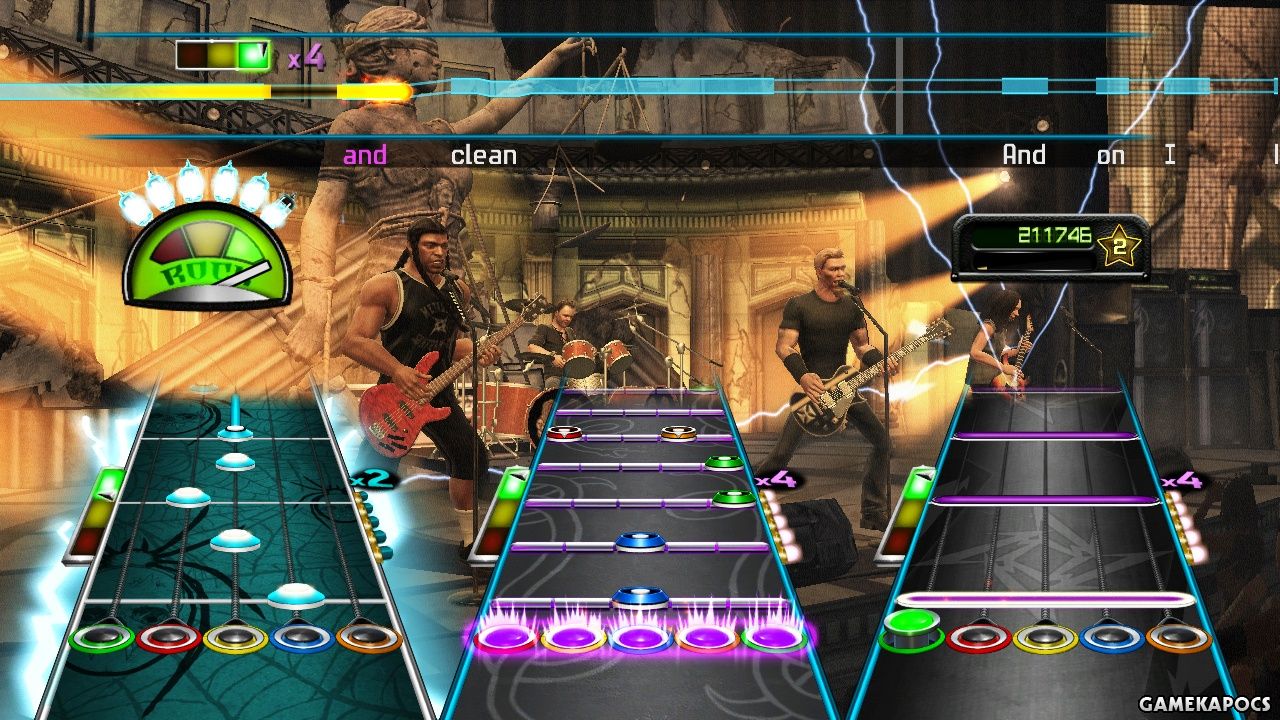The width and height of the screenshot is (1280, 720).
Task: Click the red fret on the teal highway
Action: coord(168,636)
